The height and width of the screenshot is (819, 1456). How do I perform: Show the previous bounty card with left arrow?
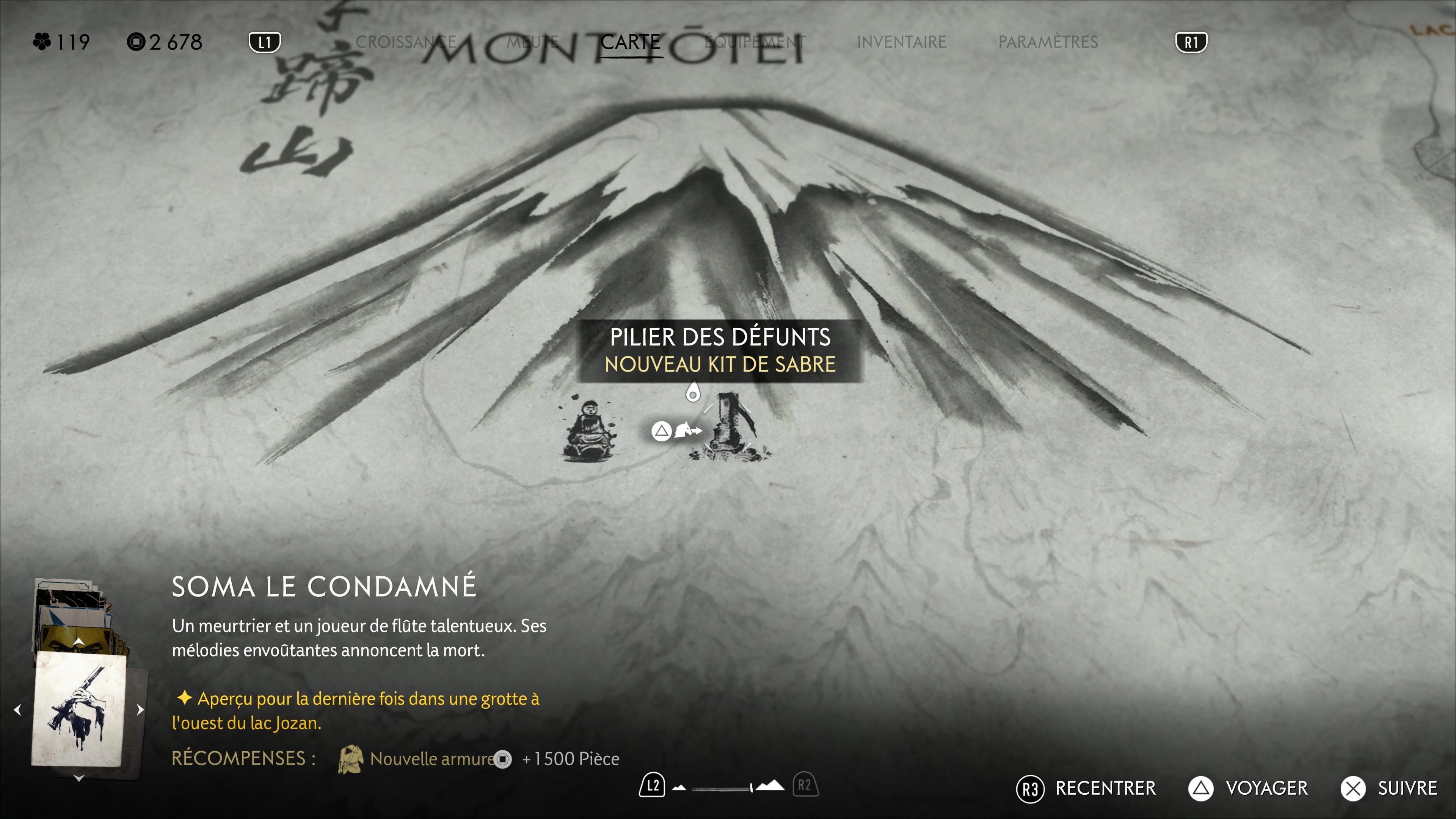[x=17, y=709]
